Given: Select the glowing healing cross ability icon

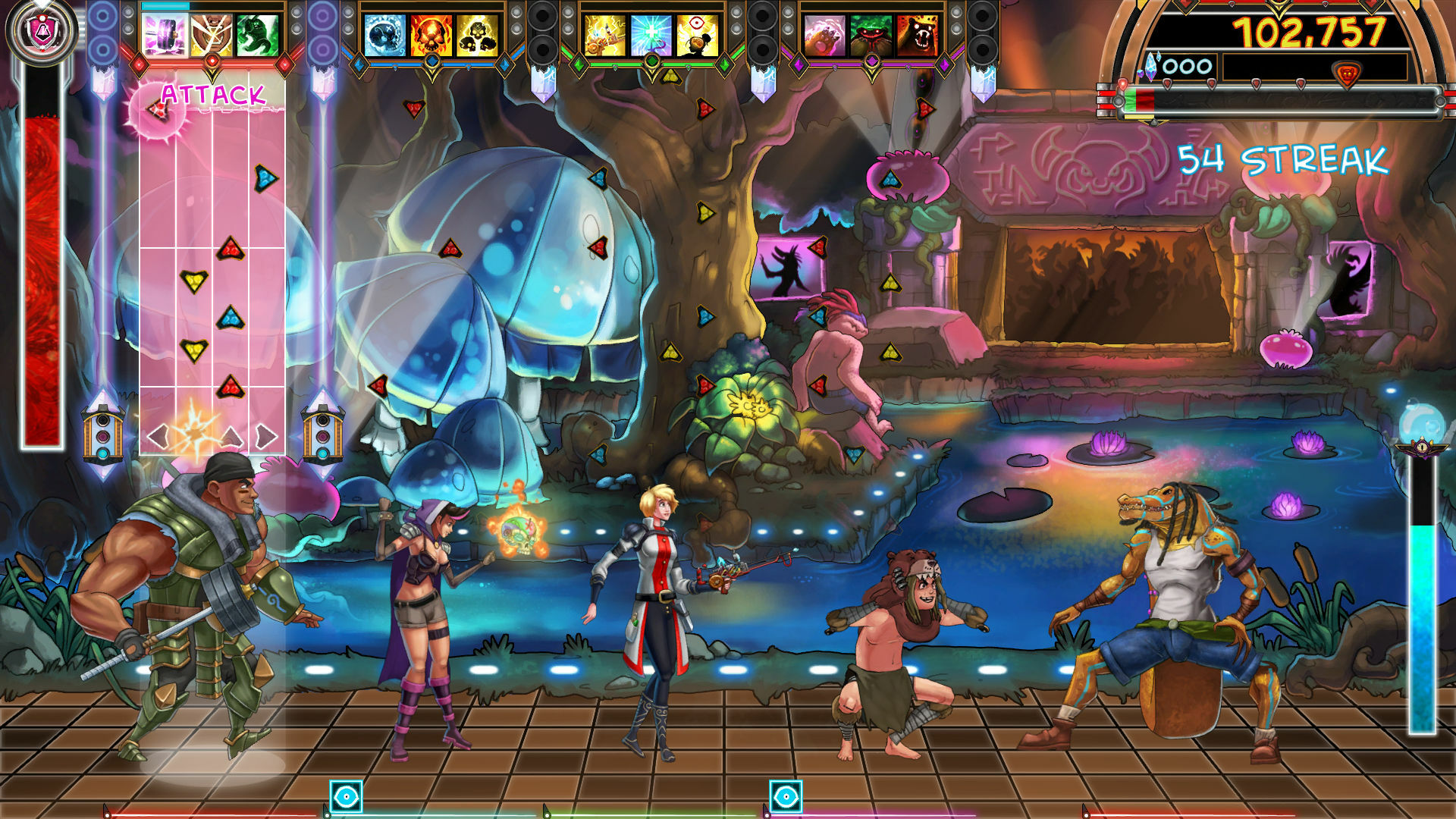Looking at the screenshot, I should click(651, 34).
